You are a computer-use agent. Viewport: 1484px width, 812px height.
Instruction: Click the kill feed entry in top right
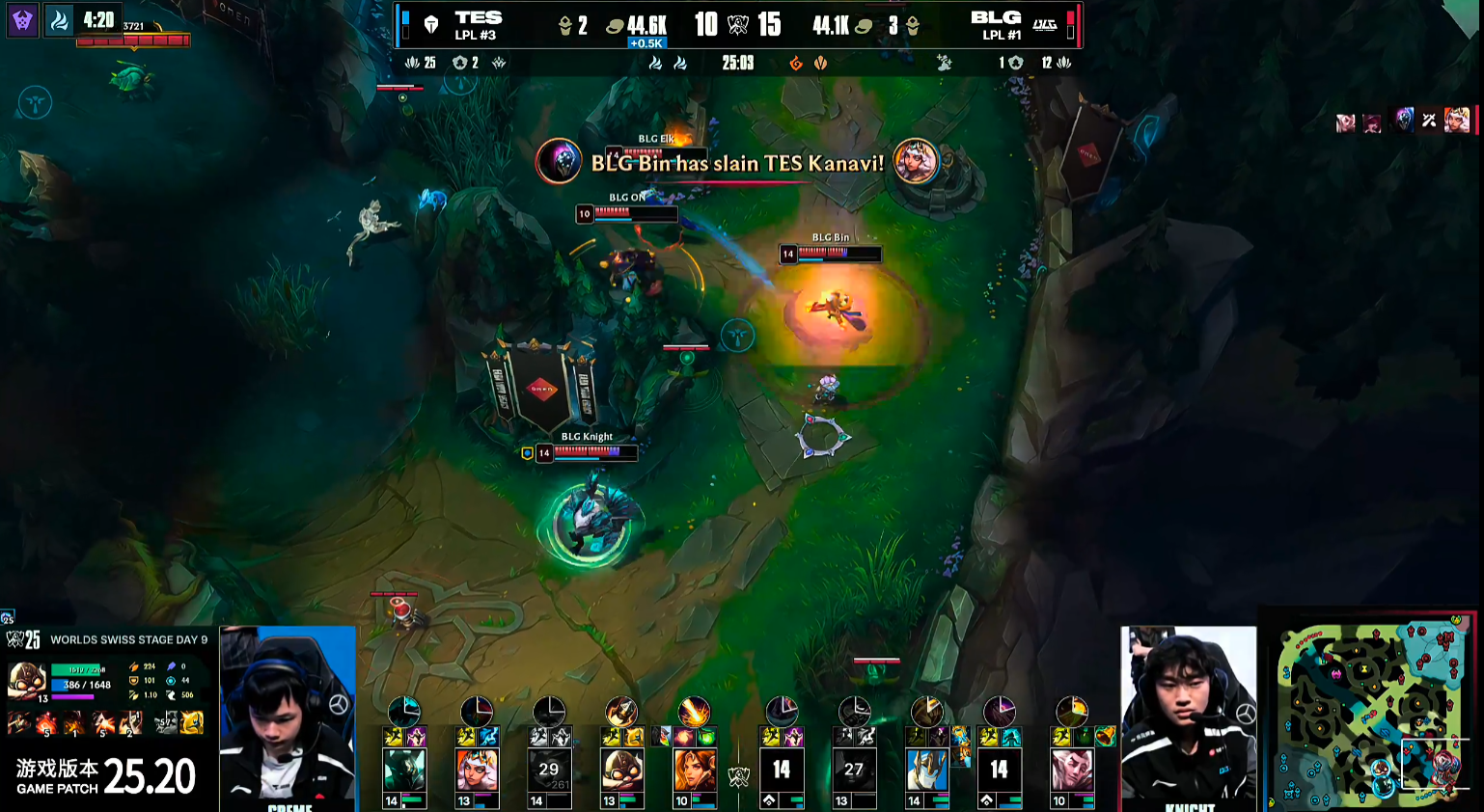pyautogui.click(x=1404, y=121)
